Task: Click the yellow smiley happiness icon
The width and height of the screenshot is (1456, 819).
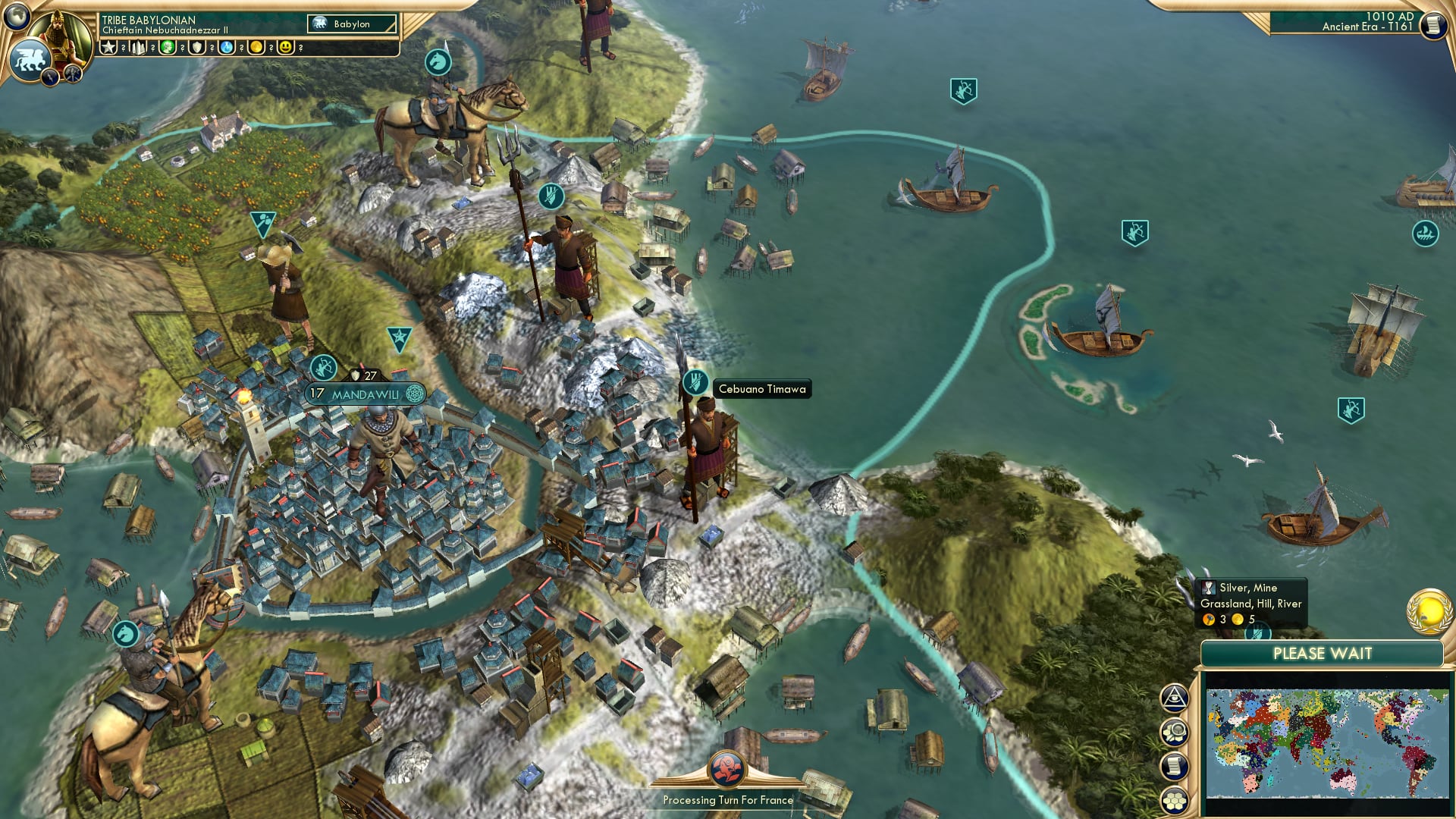Action: click(x=285, y=48)
